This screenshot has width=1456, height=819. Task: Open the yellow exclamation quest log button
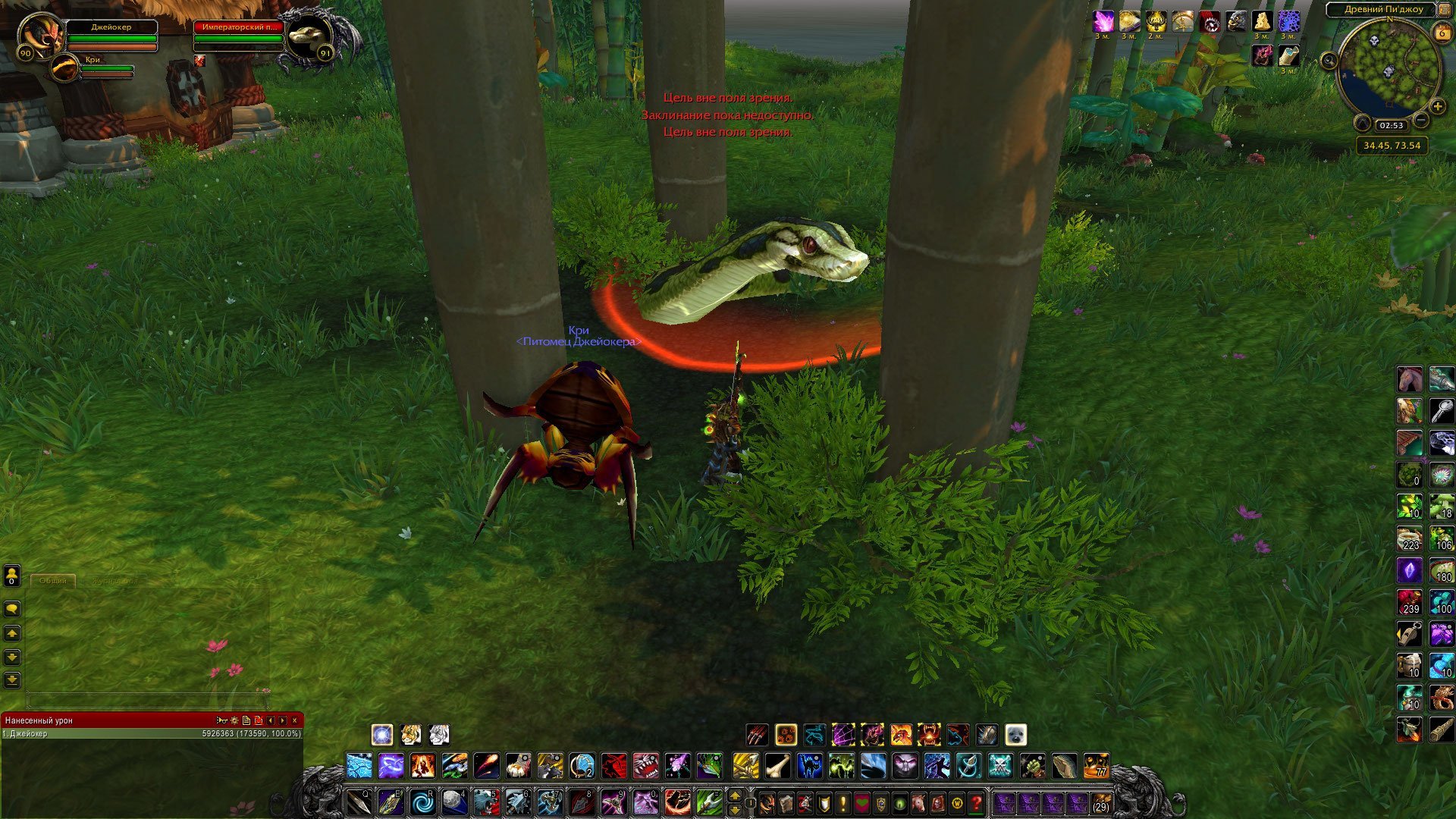pos(843,802)
